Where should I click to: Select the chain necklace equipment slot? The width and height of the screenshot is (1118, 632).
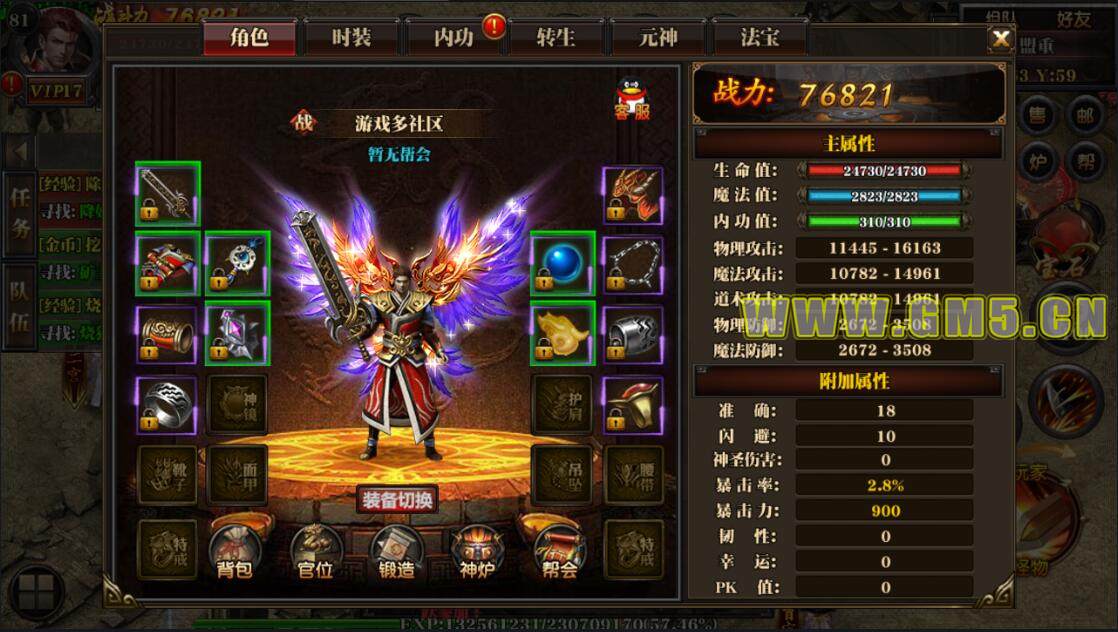[x=632, y=264]
